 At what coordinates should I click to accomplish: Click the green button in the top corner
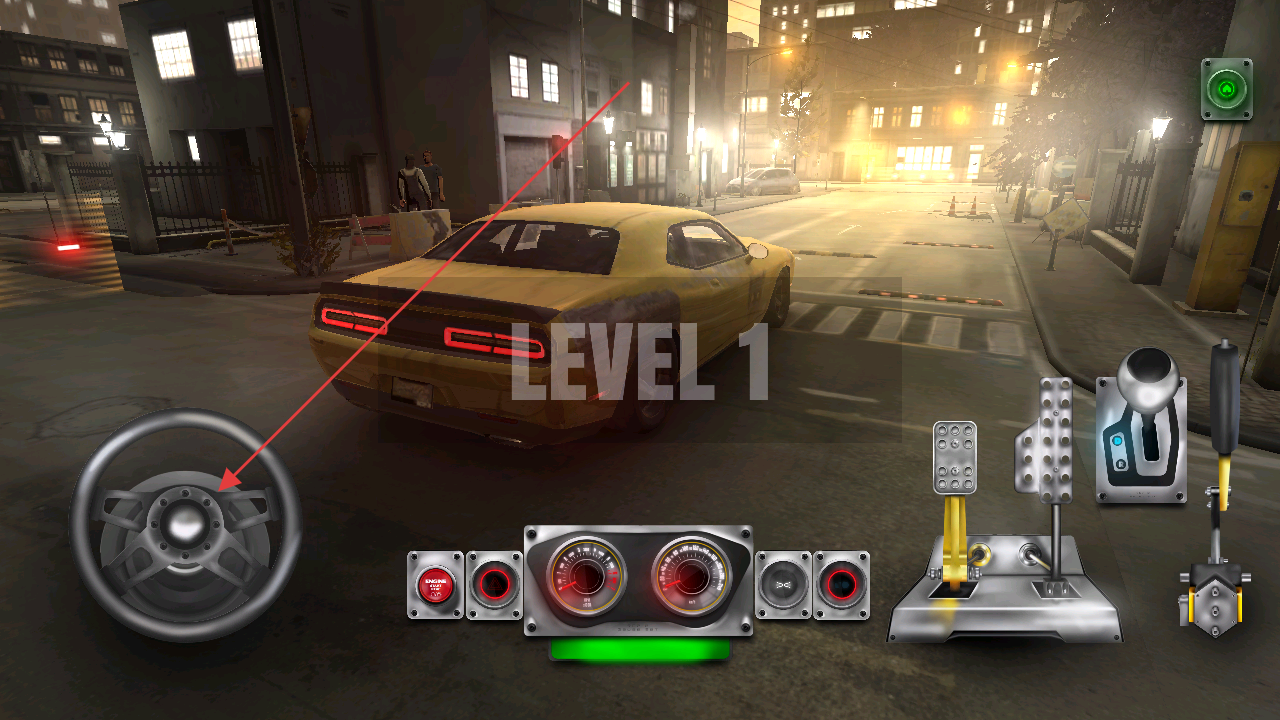tap(1227, 89)
